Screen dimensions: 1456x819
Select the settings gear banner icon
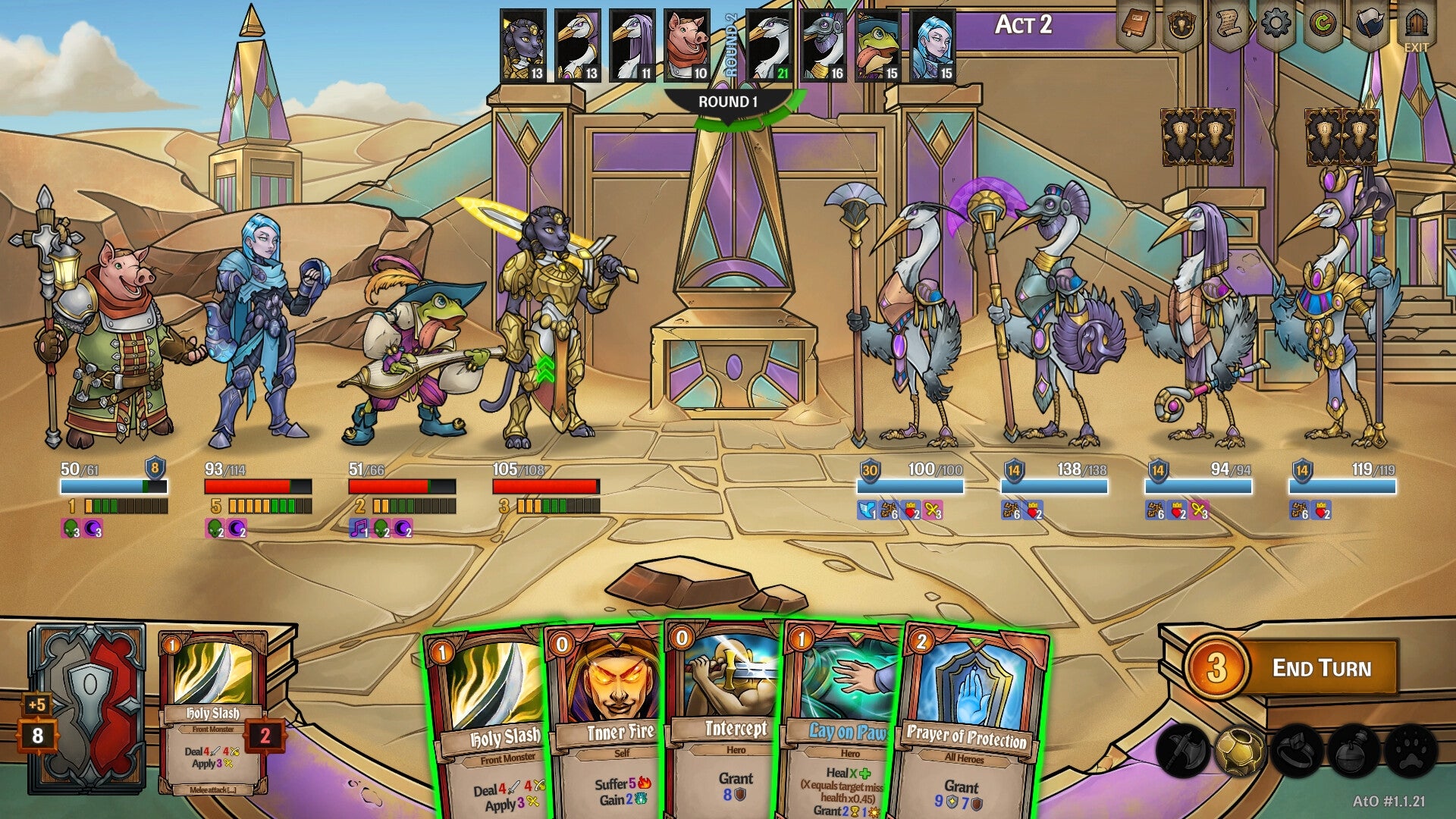pyautogui.click(x=1276, y=24)
